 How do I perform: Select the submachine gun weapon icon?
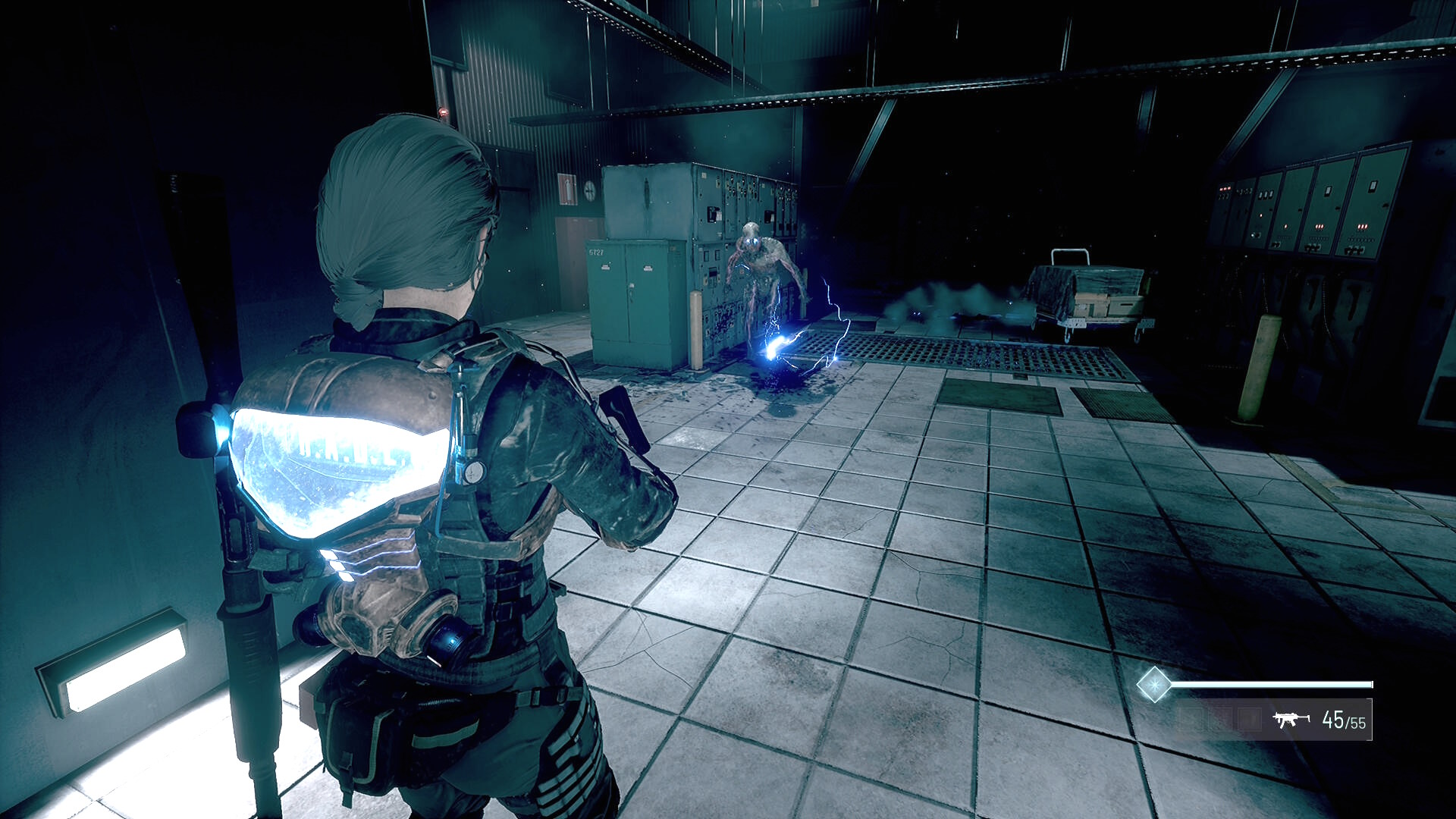pyautogui.click(x=1291, y=719)
